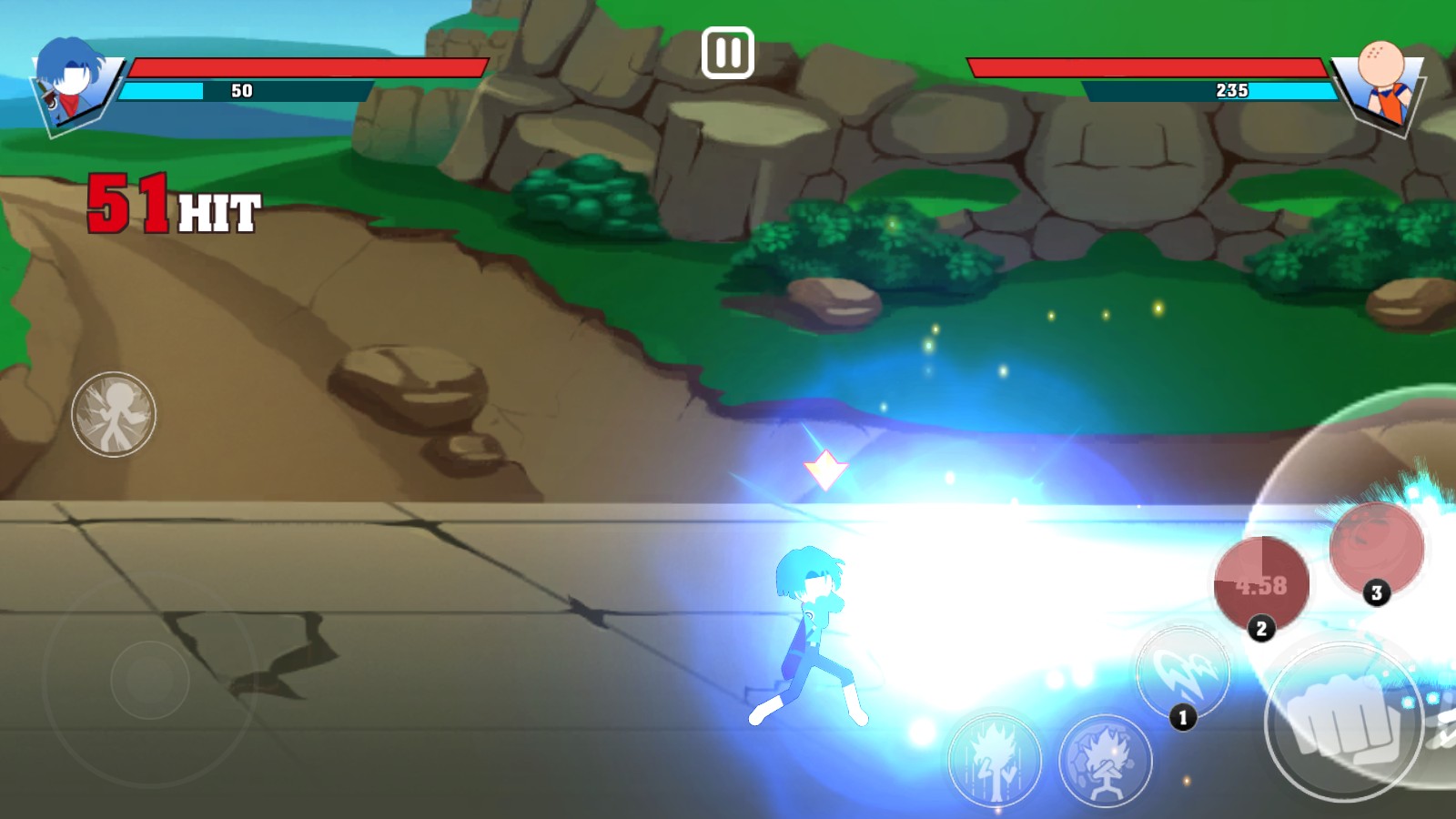
Task: Activate the ki charge power-up icon
Action: [995, 760]
